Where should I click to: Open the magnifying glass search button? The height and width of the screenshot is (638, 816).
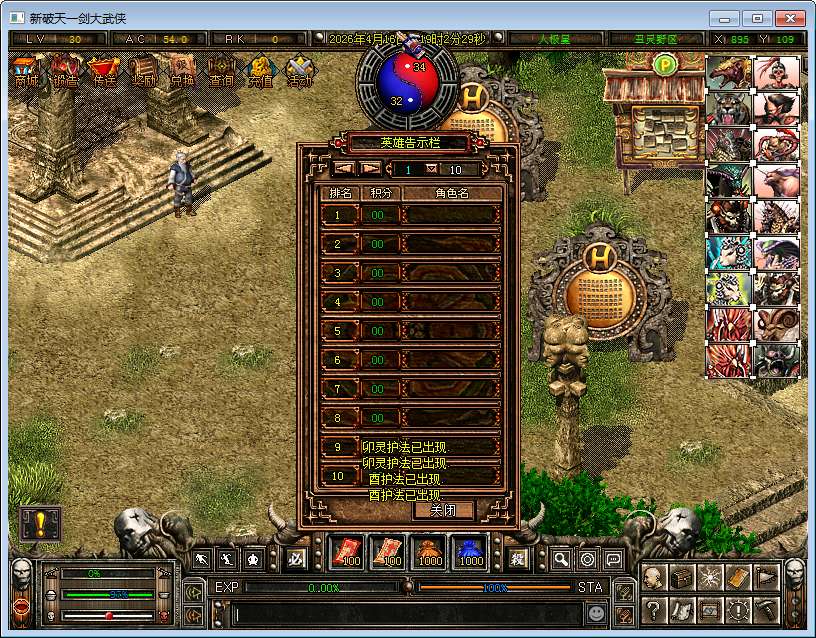pyautogui.click(x=561, y=560)
